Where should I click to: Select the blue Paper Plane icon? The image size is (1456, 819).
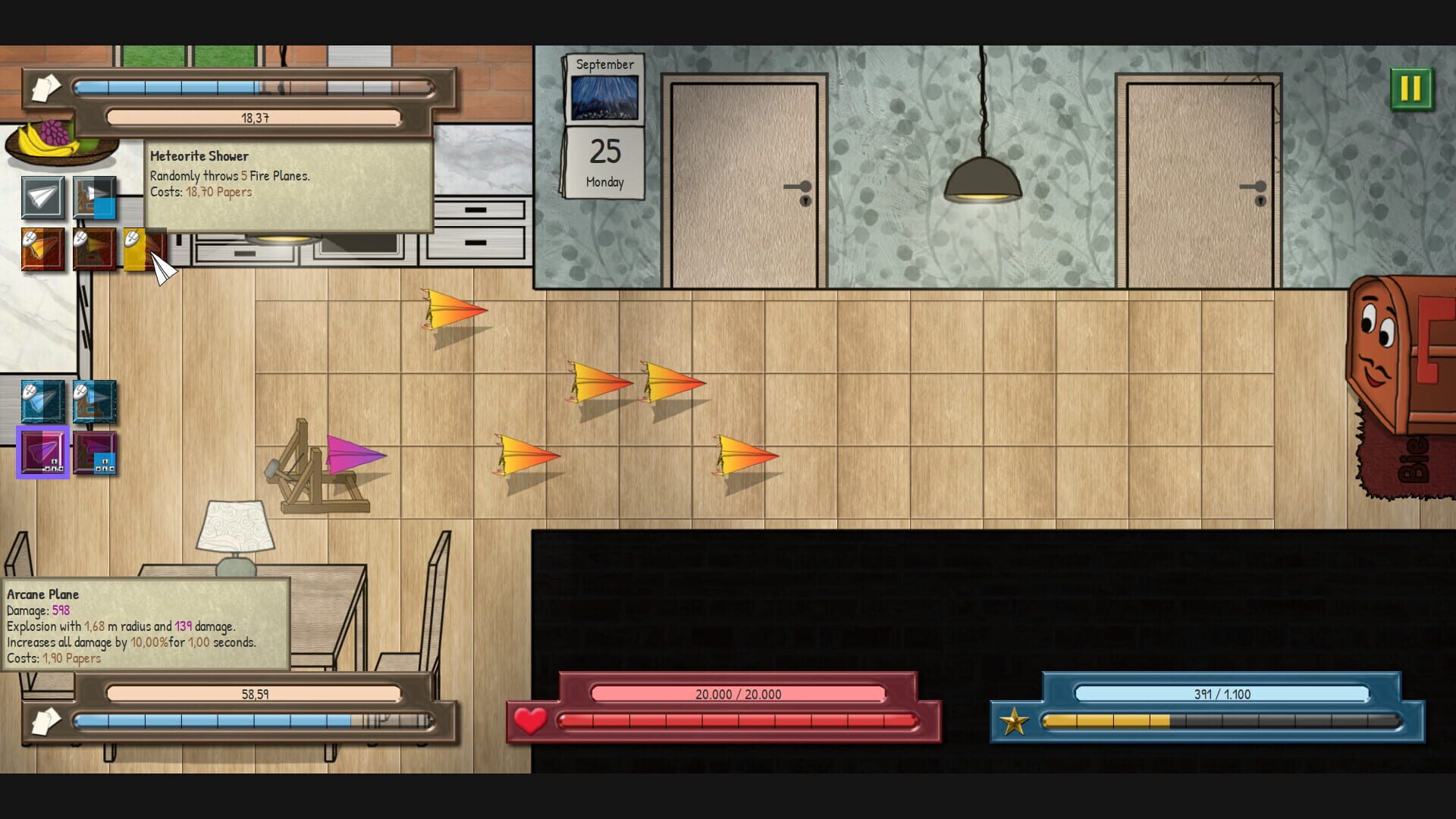coord(42,402)
